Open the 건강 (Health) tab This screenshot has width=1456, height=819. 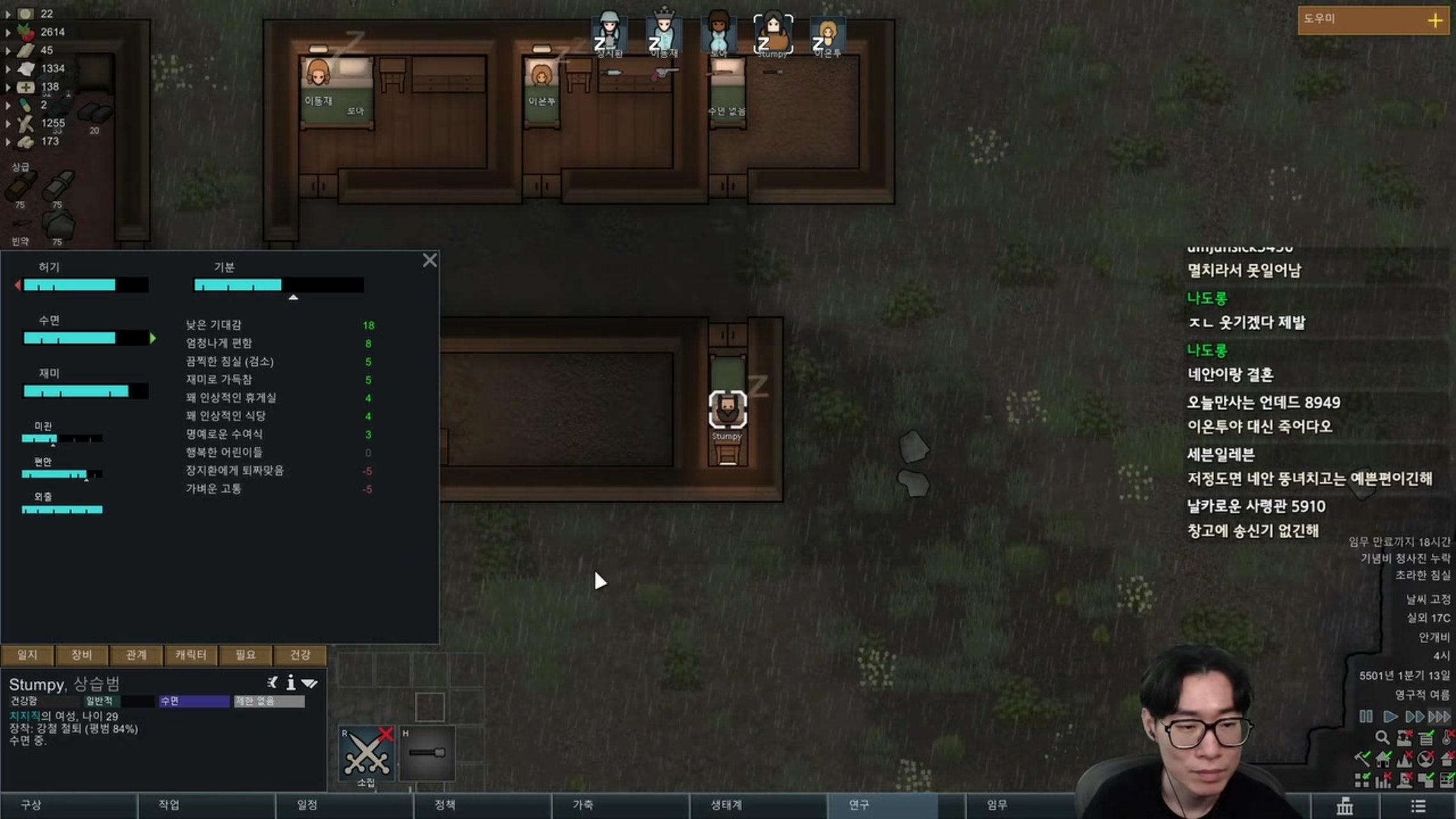click(x=300, y=655)
